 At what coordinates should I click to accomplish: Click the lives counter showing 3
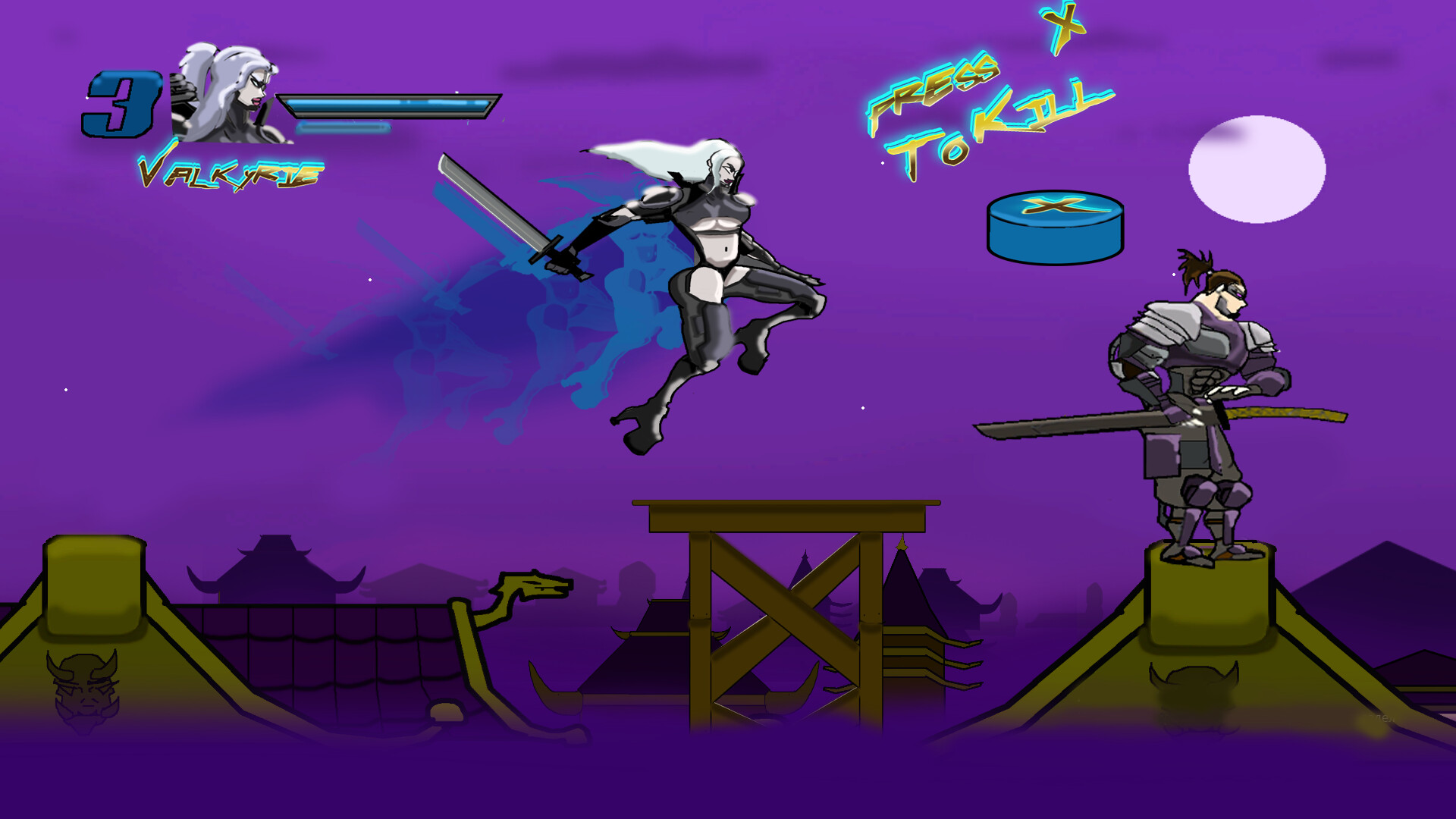click(x=121, y=102)
